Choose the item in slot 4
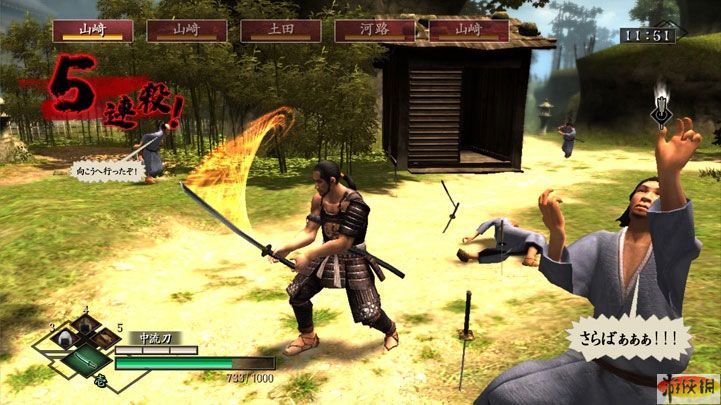721x405 pixels. tap(84, 326)
